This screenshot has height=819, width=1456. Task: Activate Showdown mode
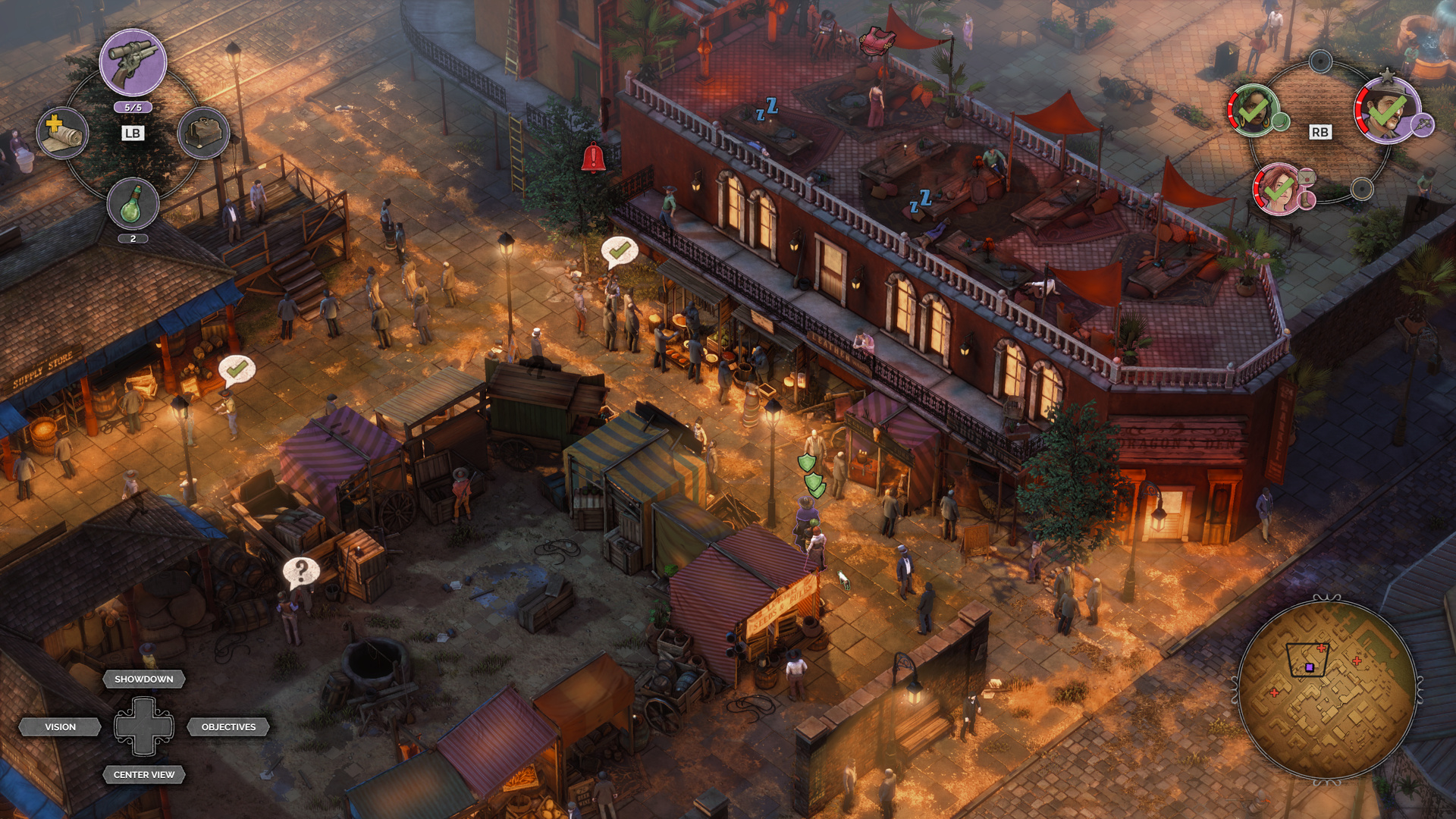click(144, 679)
